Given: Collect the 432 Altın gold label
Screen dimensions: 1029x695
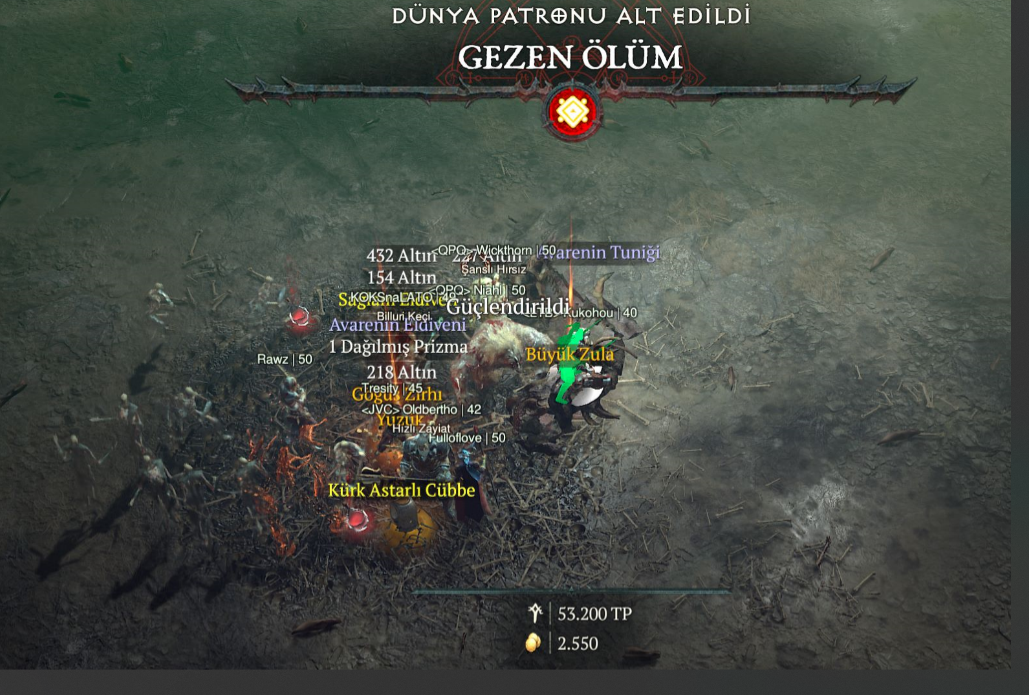Looking at the screenshot, I should [401, 256].
